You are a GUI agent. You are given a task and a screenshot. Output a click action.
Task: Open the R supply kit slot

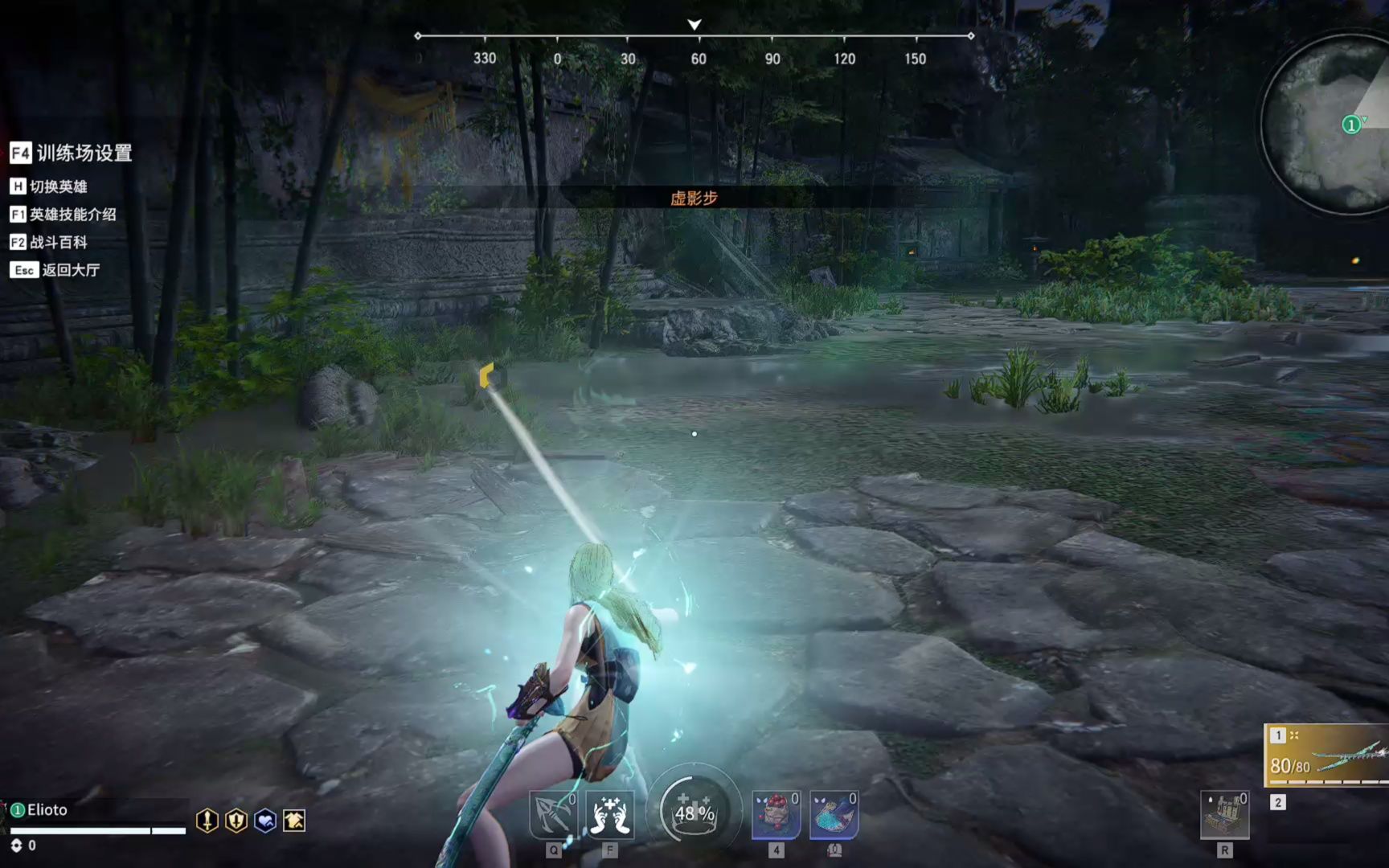[1224, 815]
